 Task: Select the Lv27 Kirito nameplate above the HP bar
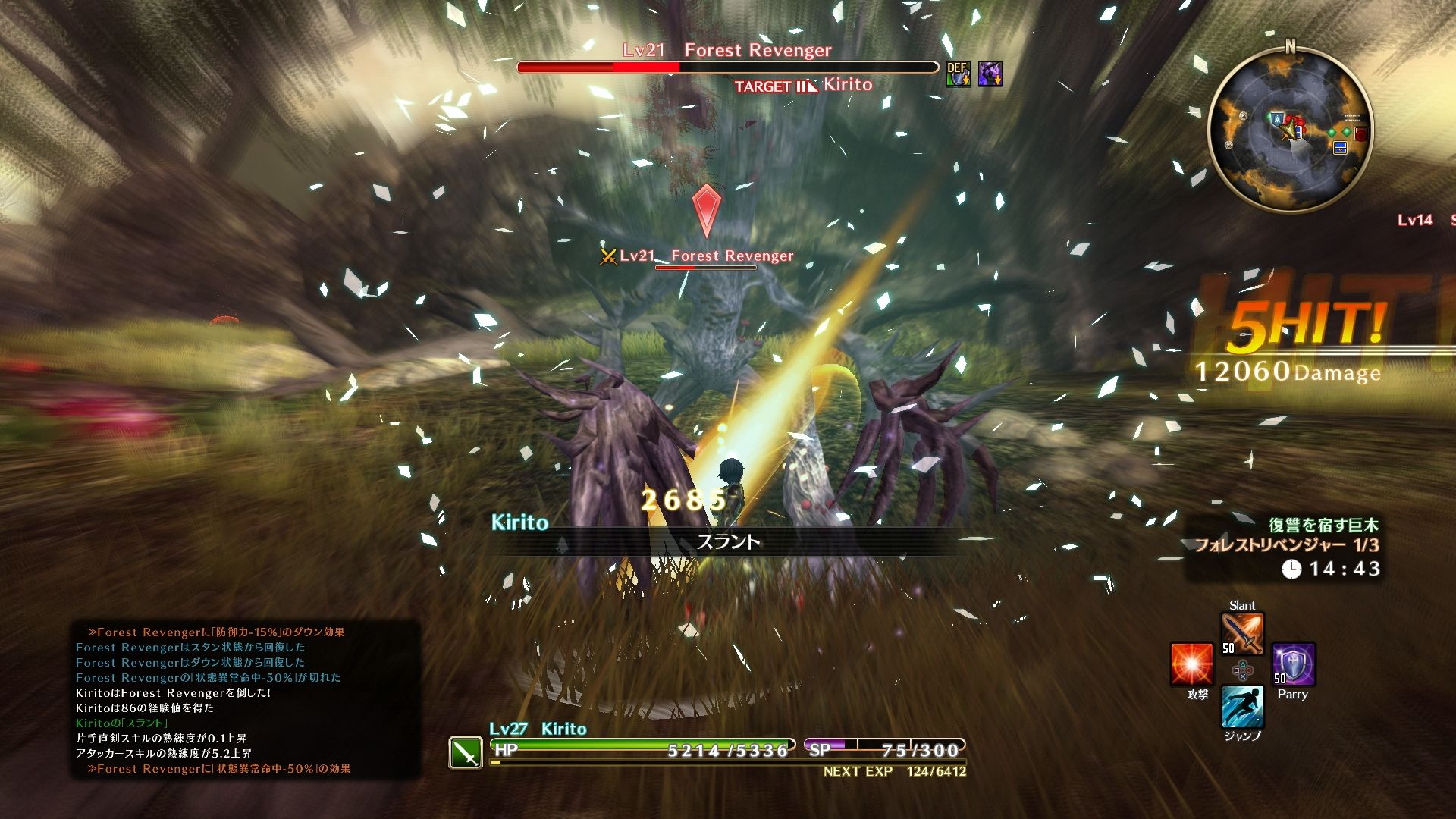[x=538, y=729]
